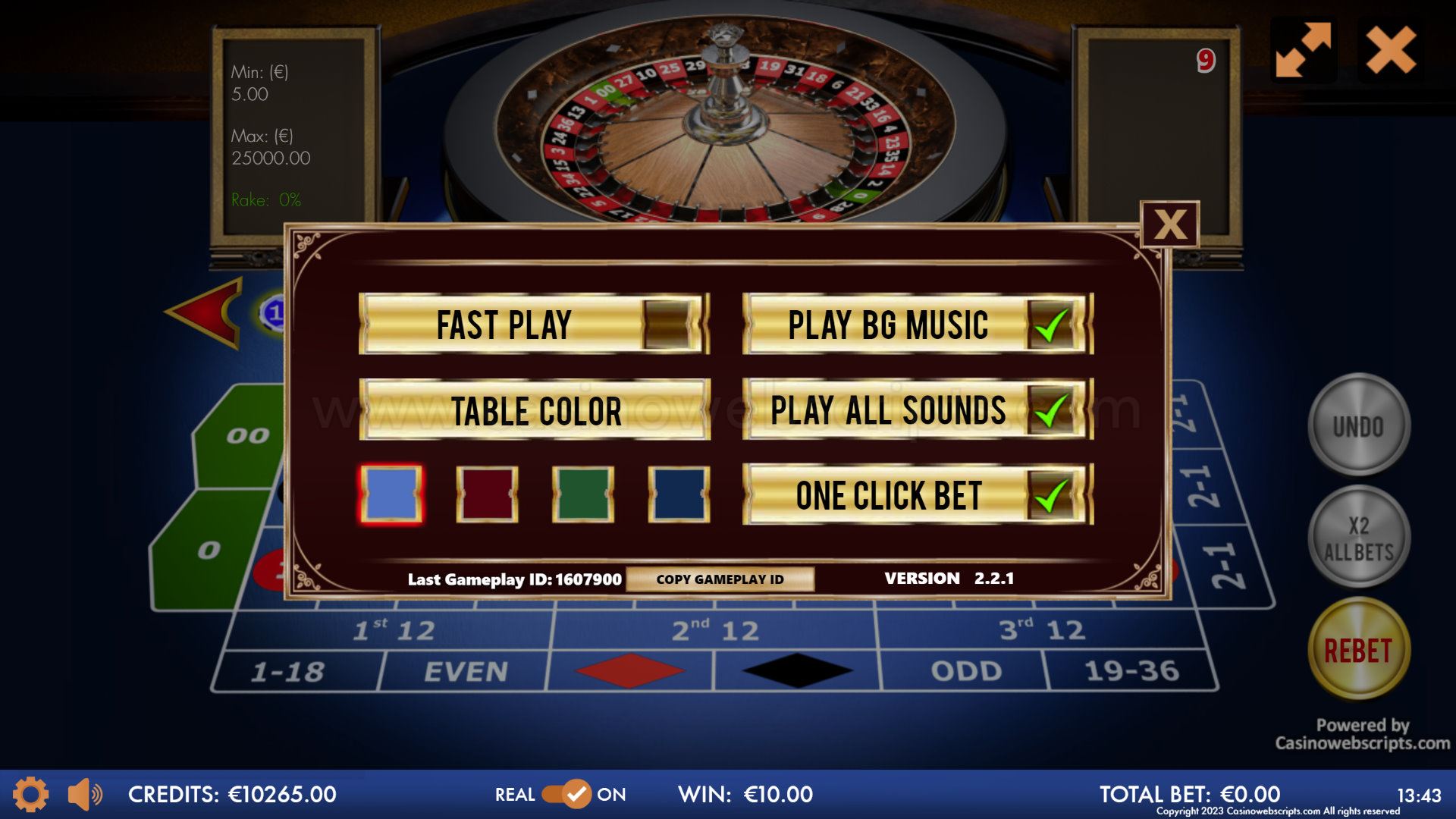Uncheck Play All Sounds

[x=1050, y=410]
